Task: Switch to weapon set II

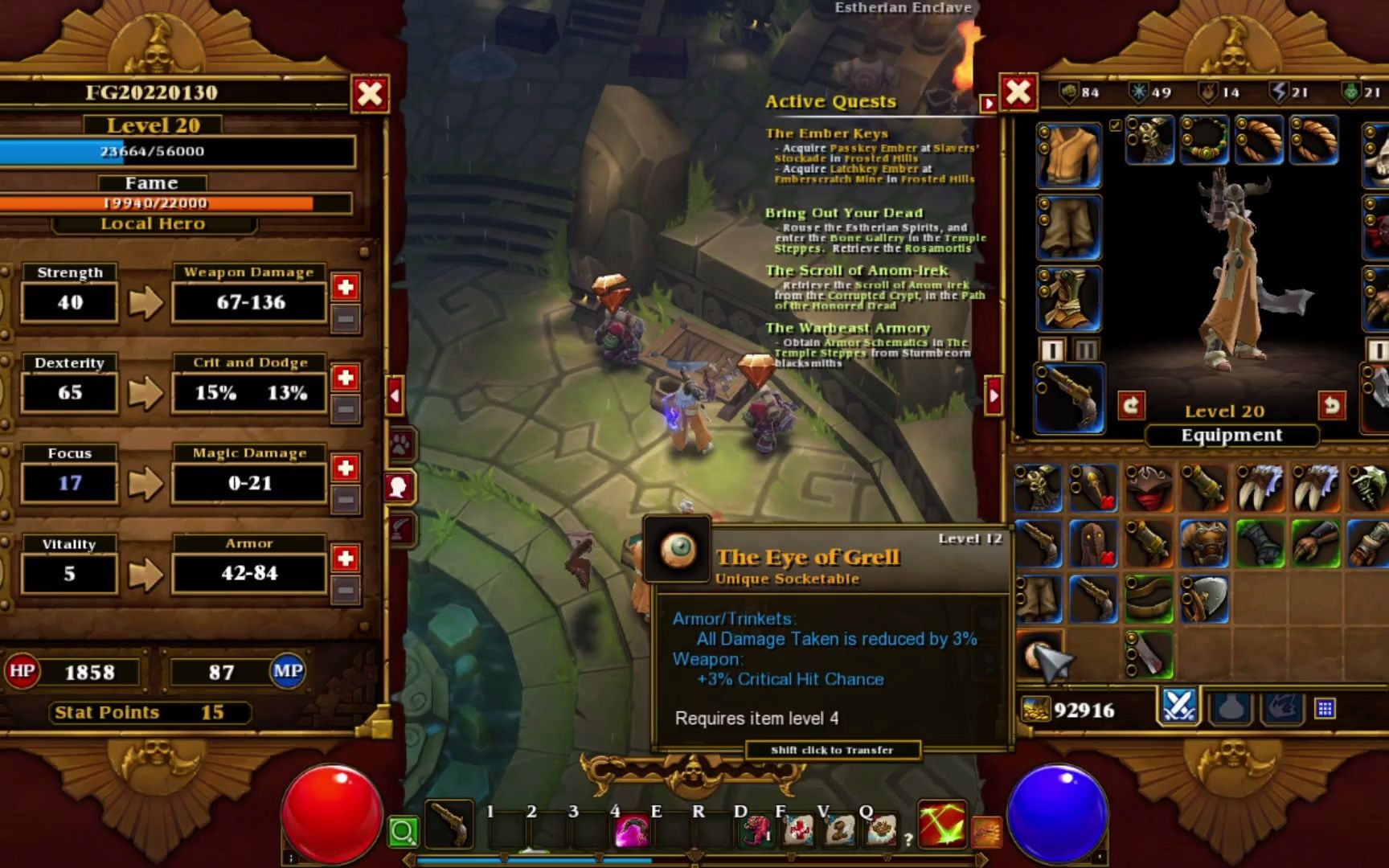Action: [1085, 350]
